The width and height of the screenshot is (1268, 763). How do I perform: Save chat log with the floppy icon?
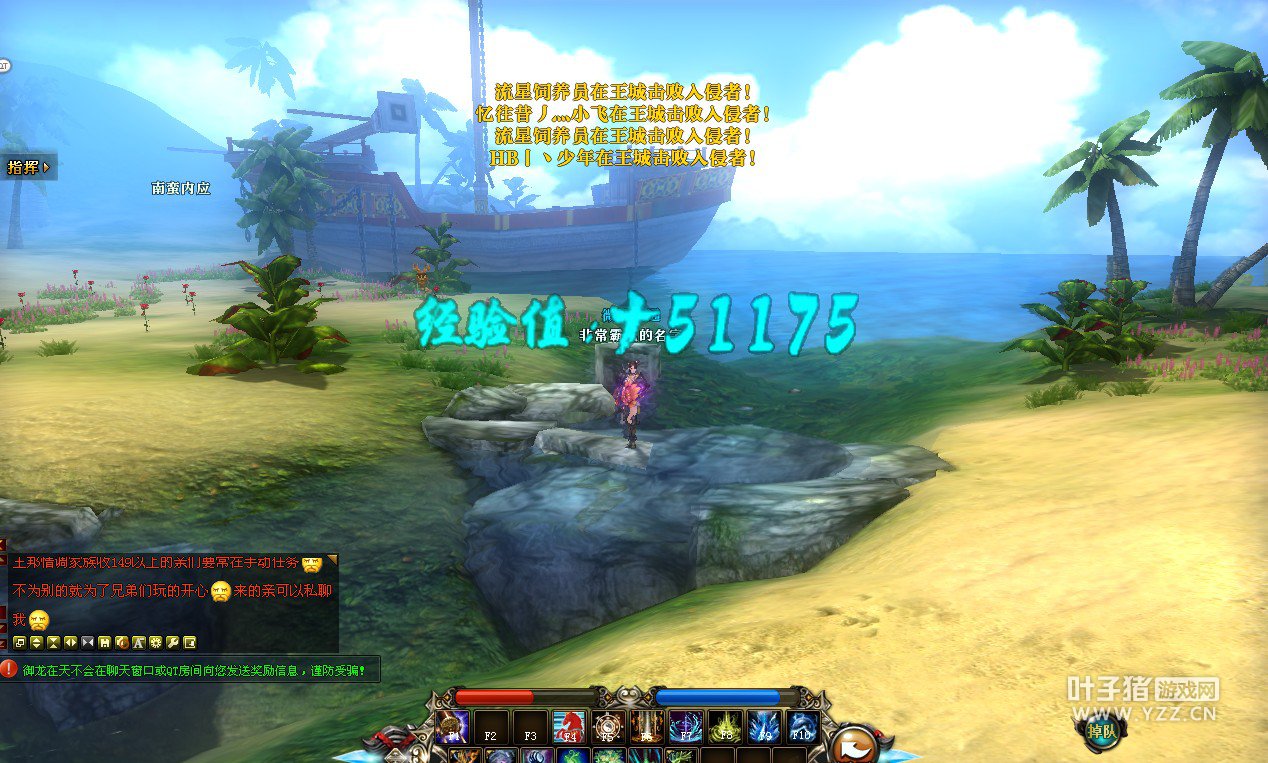pos(104,642)
